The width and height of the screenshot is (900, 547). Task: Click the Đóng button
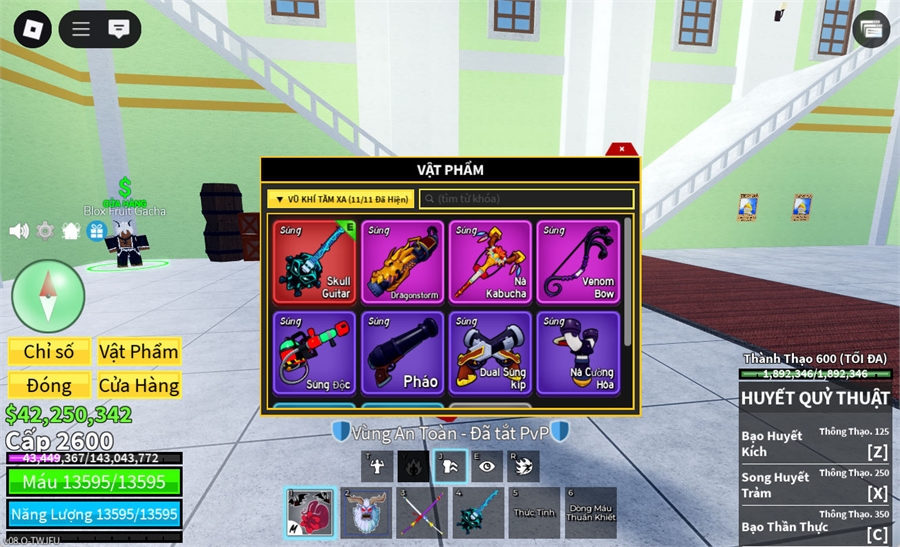point(49,385)
